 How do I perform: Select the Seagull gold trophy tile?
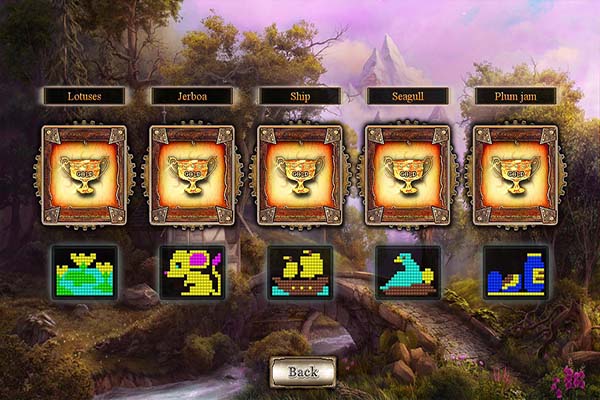[408, 174]
